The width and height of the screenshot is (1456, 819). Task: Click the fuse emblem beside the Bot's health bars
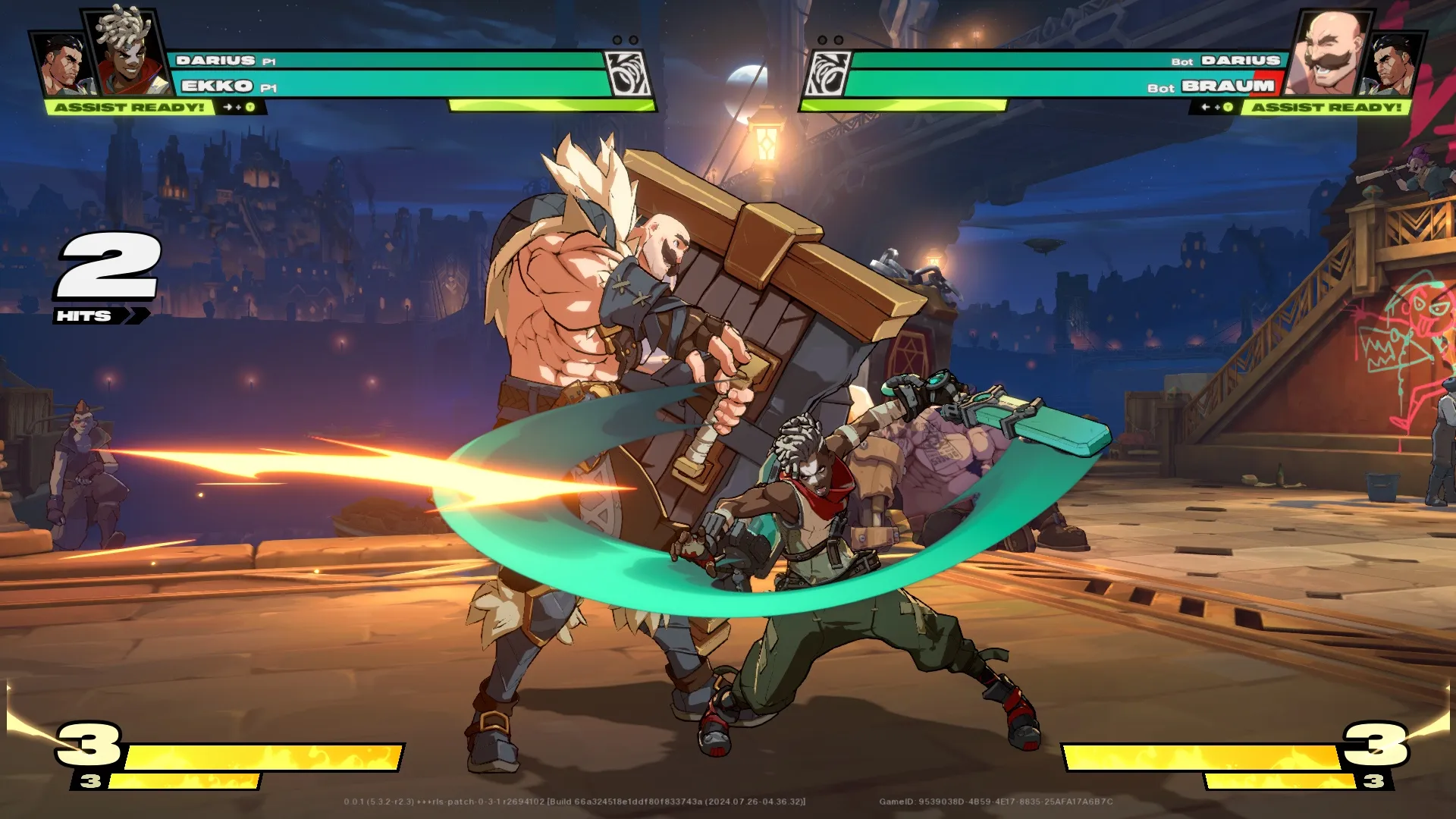click(827, 74)
